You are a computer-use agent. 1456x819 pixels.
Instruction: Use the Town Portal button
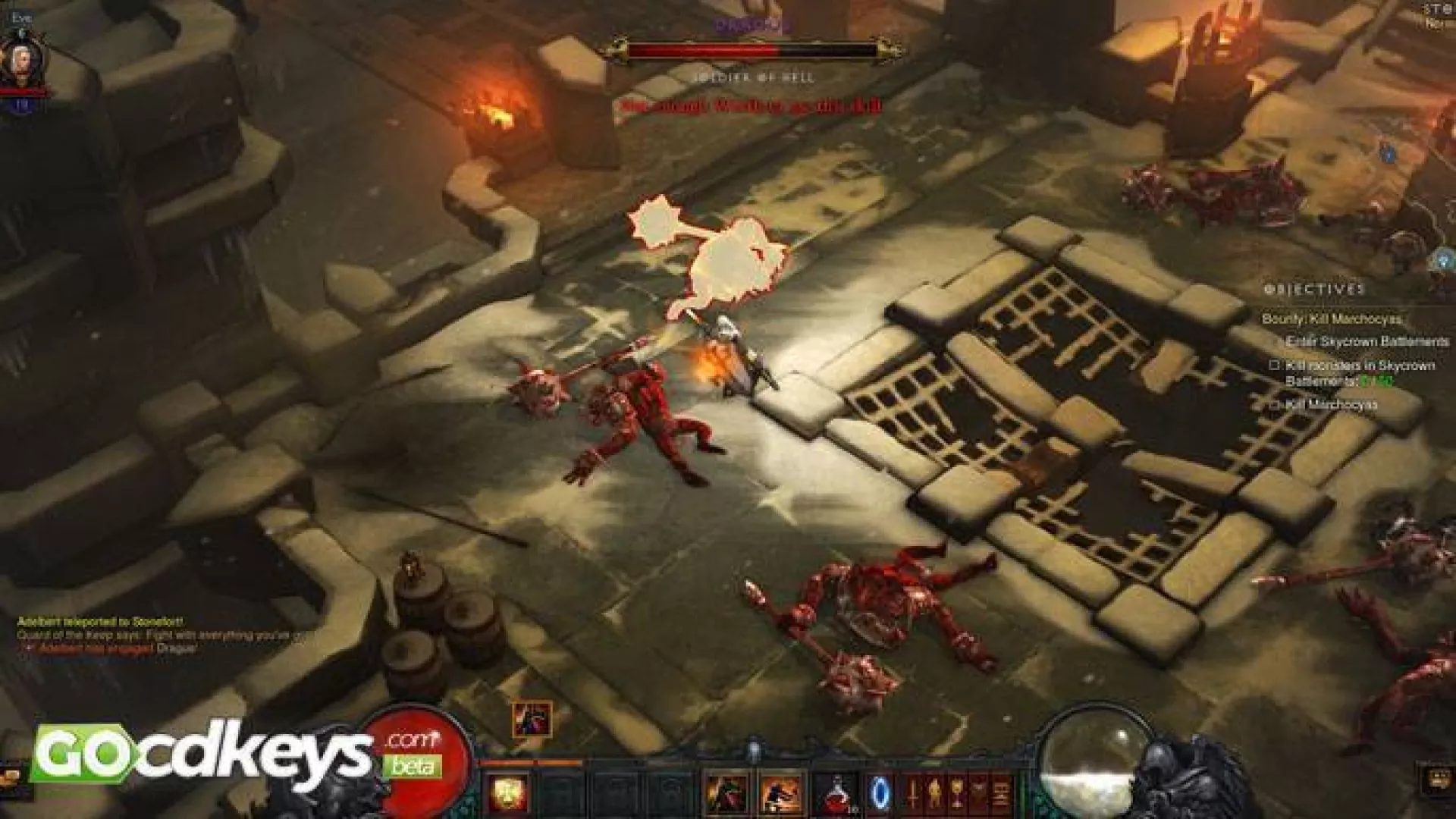(x=880, y=792)
